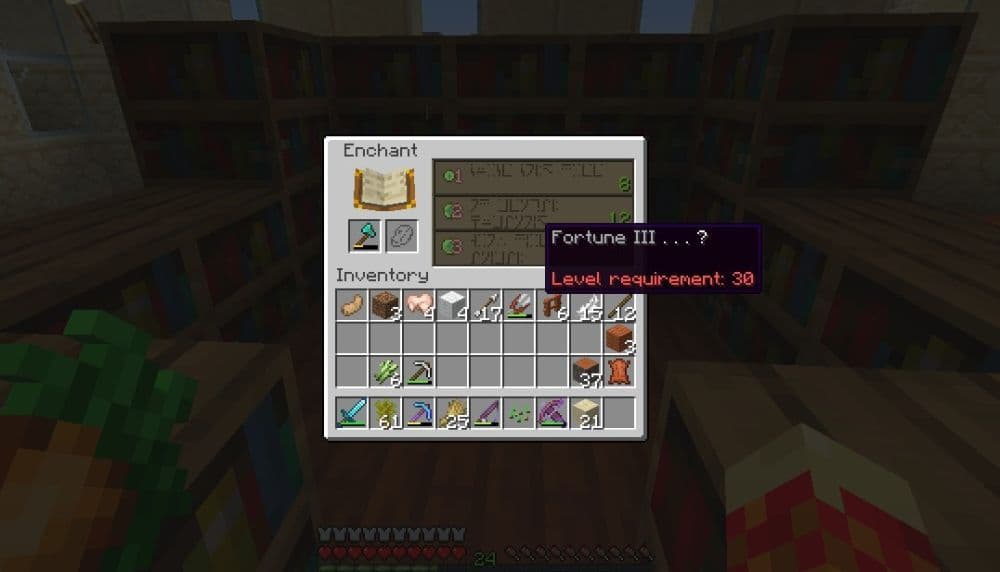The image size is (1000, 572).
Task: Pick up the shears
Action: click(519, 305)
